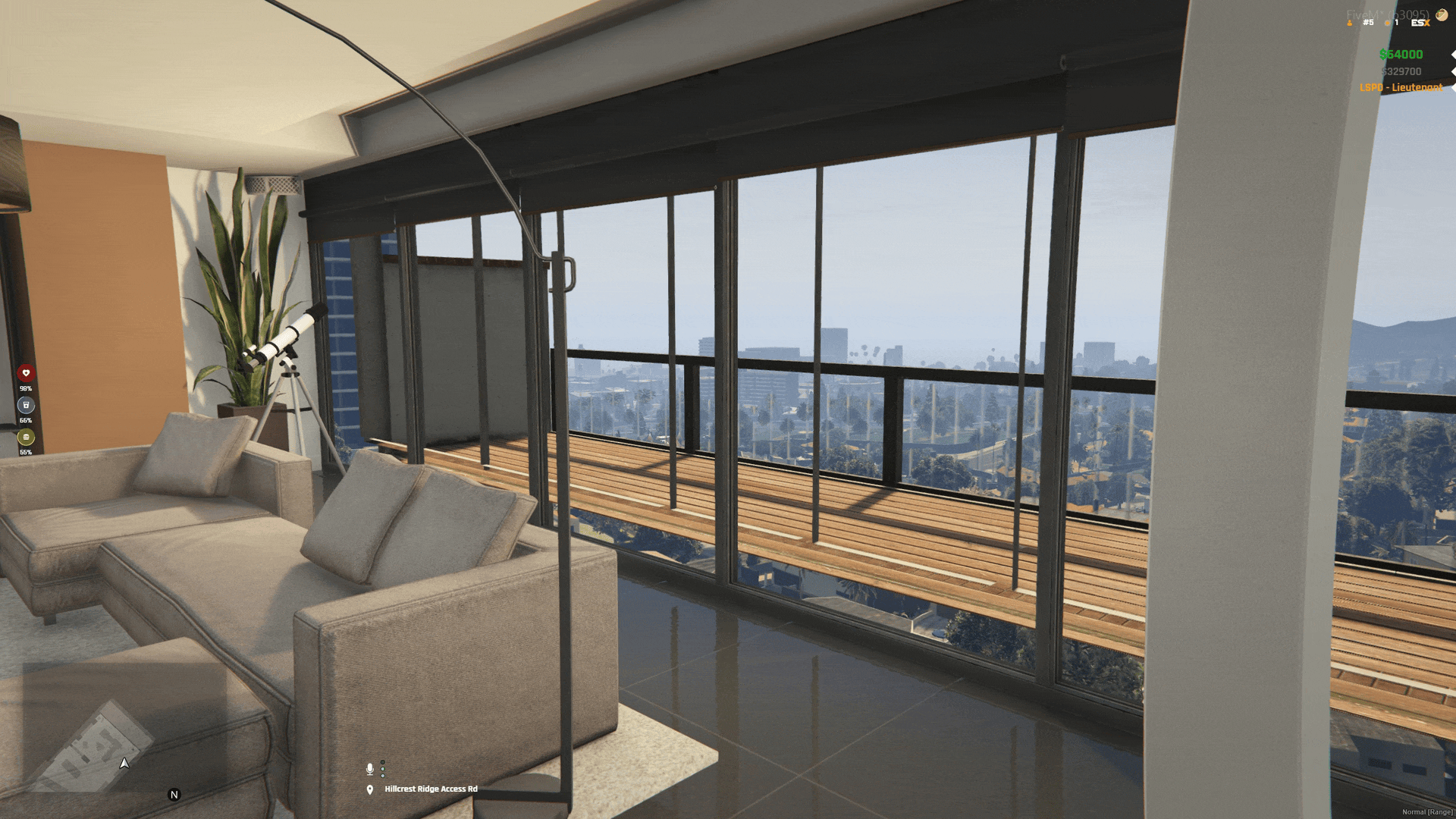This screenshot has width=1456, height=819.
Task: Click the location pin beside street name
Action: (369, 789)
